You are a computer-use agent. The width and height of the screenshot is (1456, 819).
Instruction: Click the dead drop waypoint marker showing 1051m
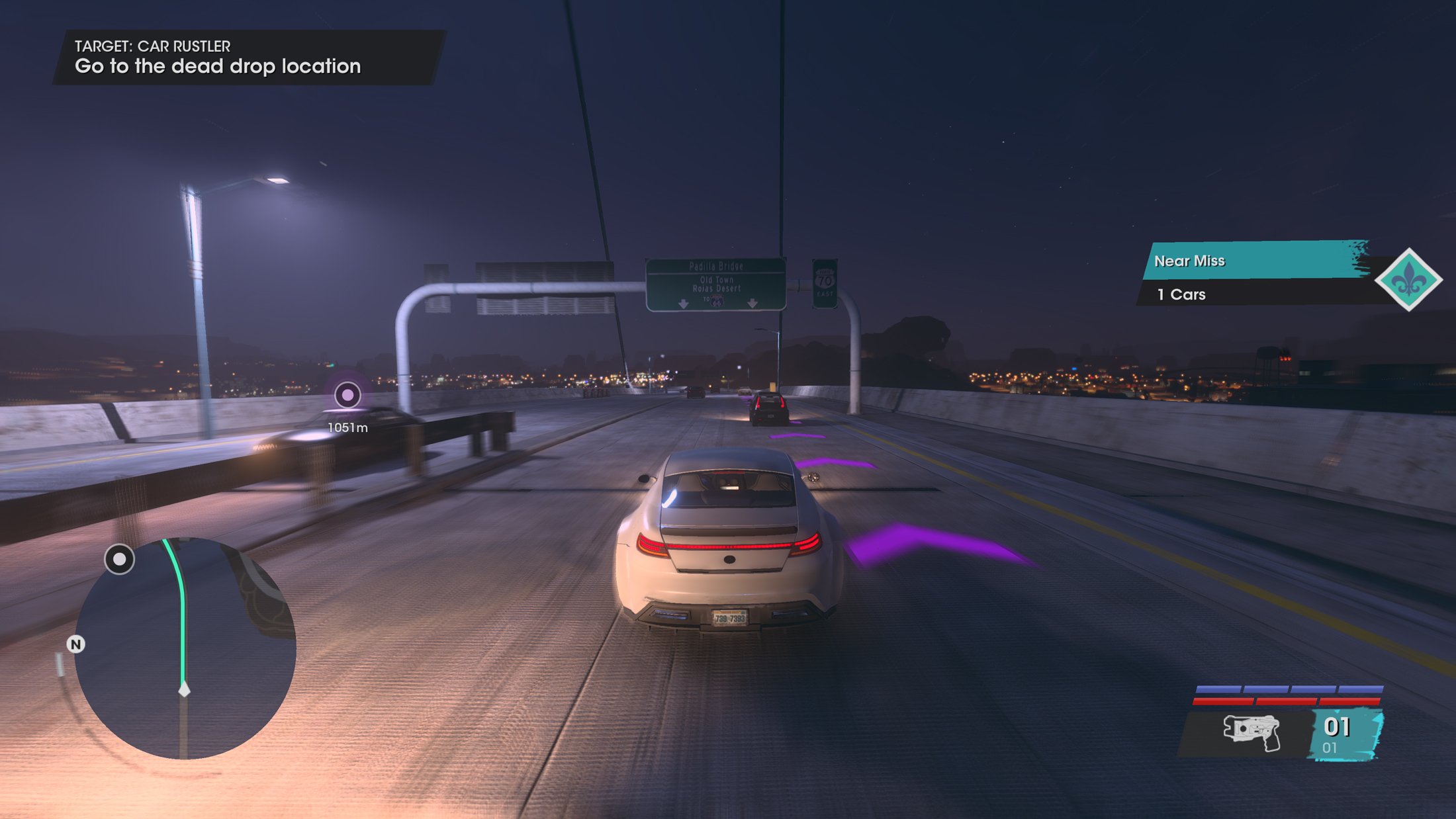347,395
